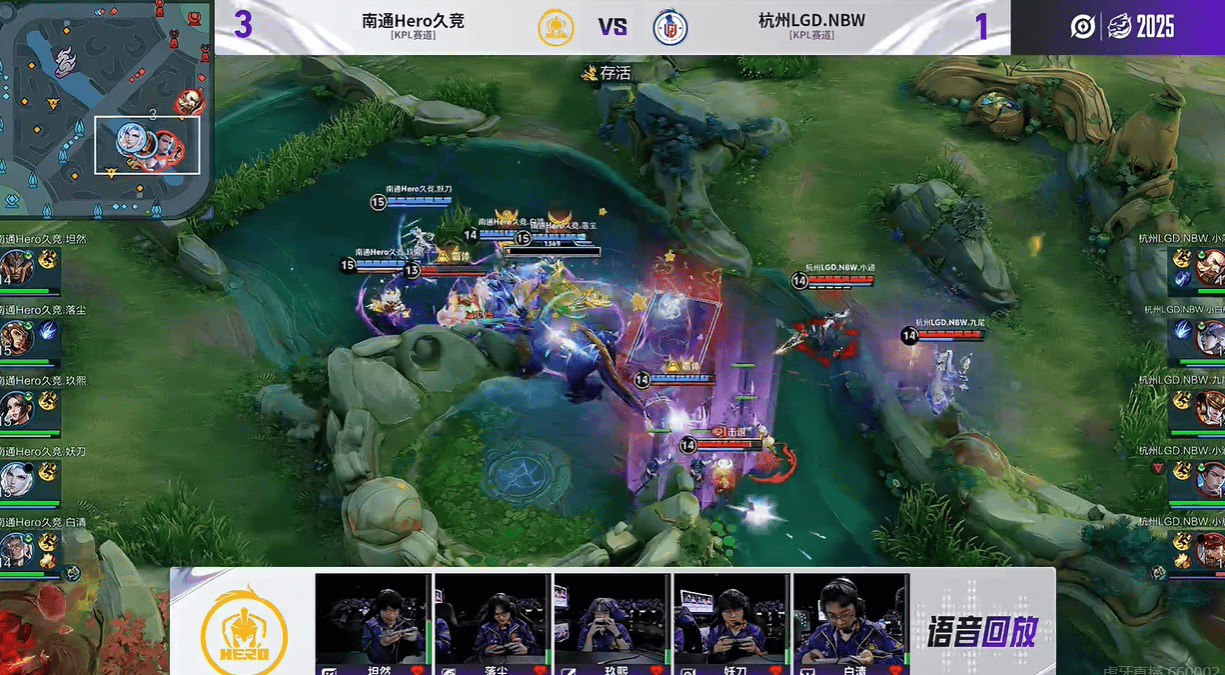Screen dimensions: 1225x675
Task: Click the 杭州LGD.NBW team logo in the scoreboard
Action: pos(669,27)
